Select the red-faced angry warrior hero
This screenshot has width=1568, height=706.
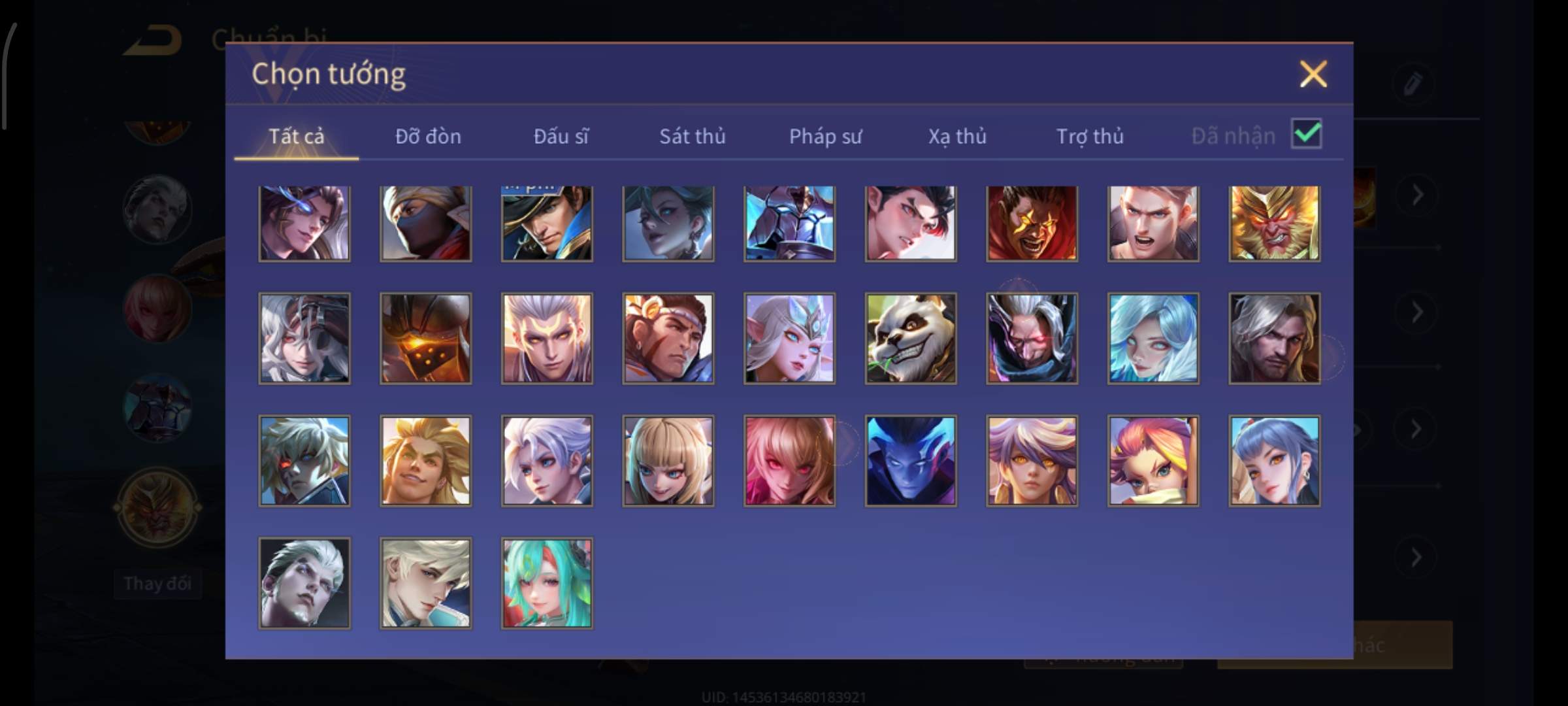pos(1032,223)
